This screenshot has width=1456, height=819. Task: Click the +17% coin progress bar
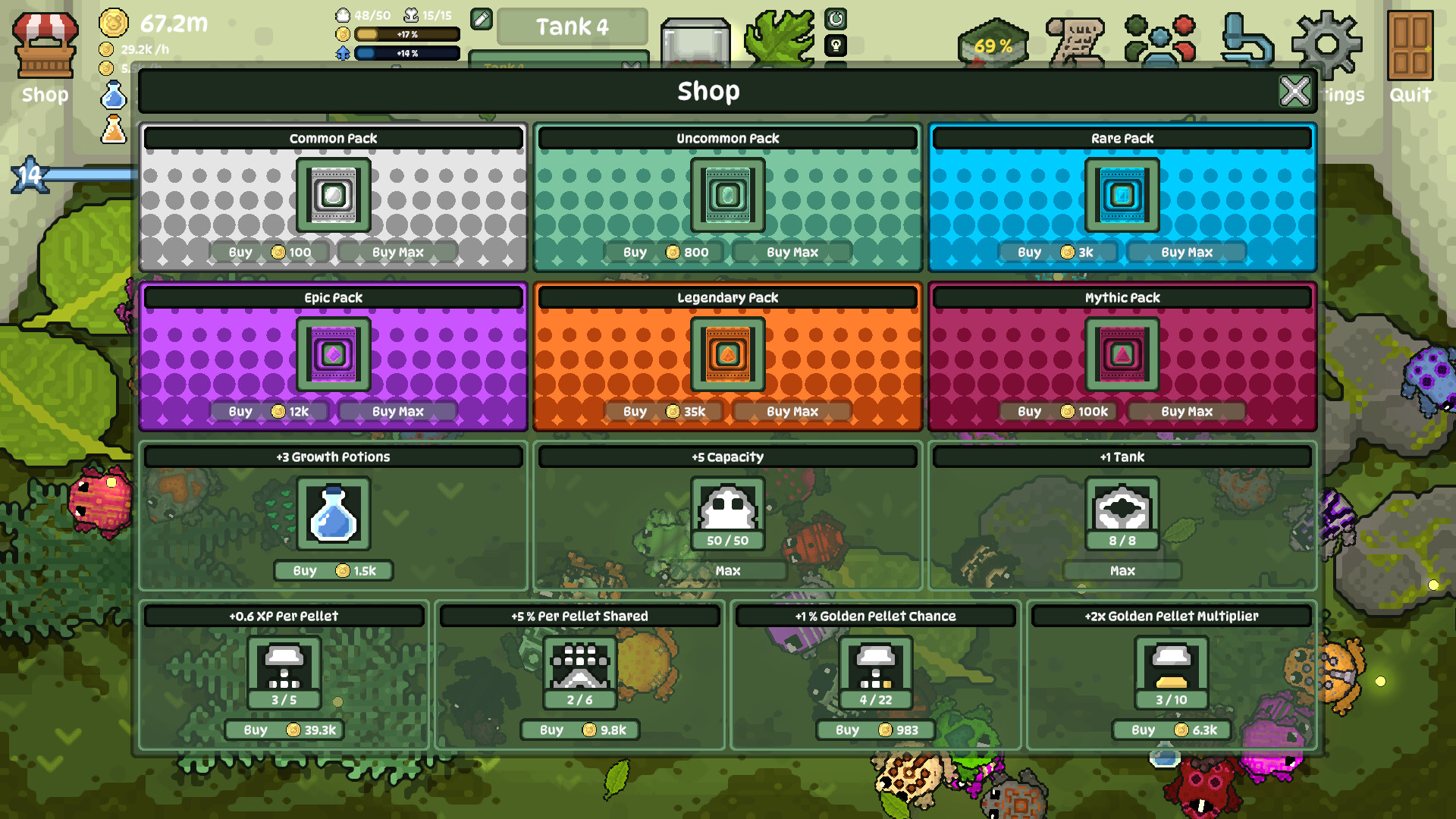tap(408, 33)
